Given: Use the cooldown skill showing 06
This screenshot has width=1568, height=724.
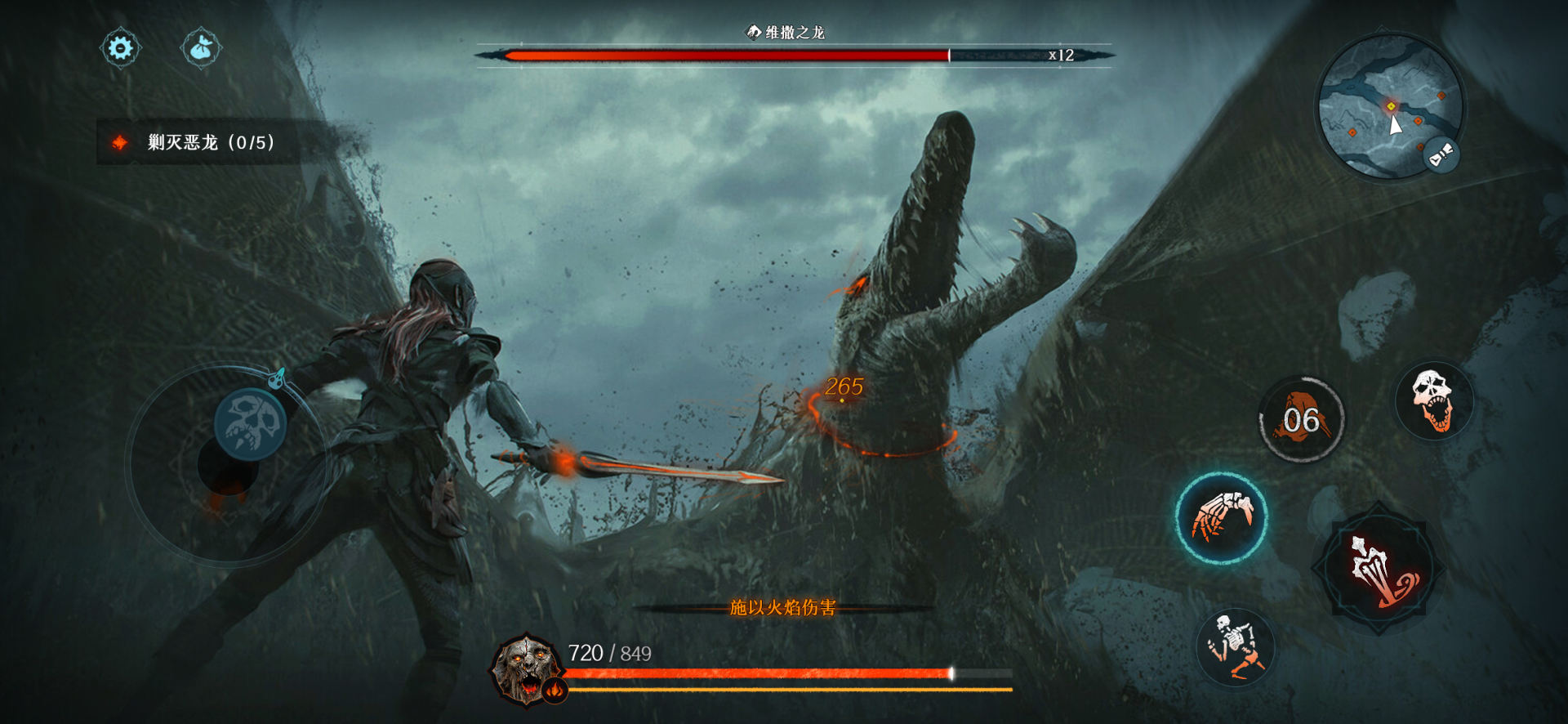Looking at the screenshot, I should pos(1301,420).
